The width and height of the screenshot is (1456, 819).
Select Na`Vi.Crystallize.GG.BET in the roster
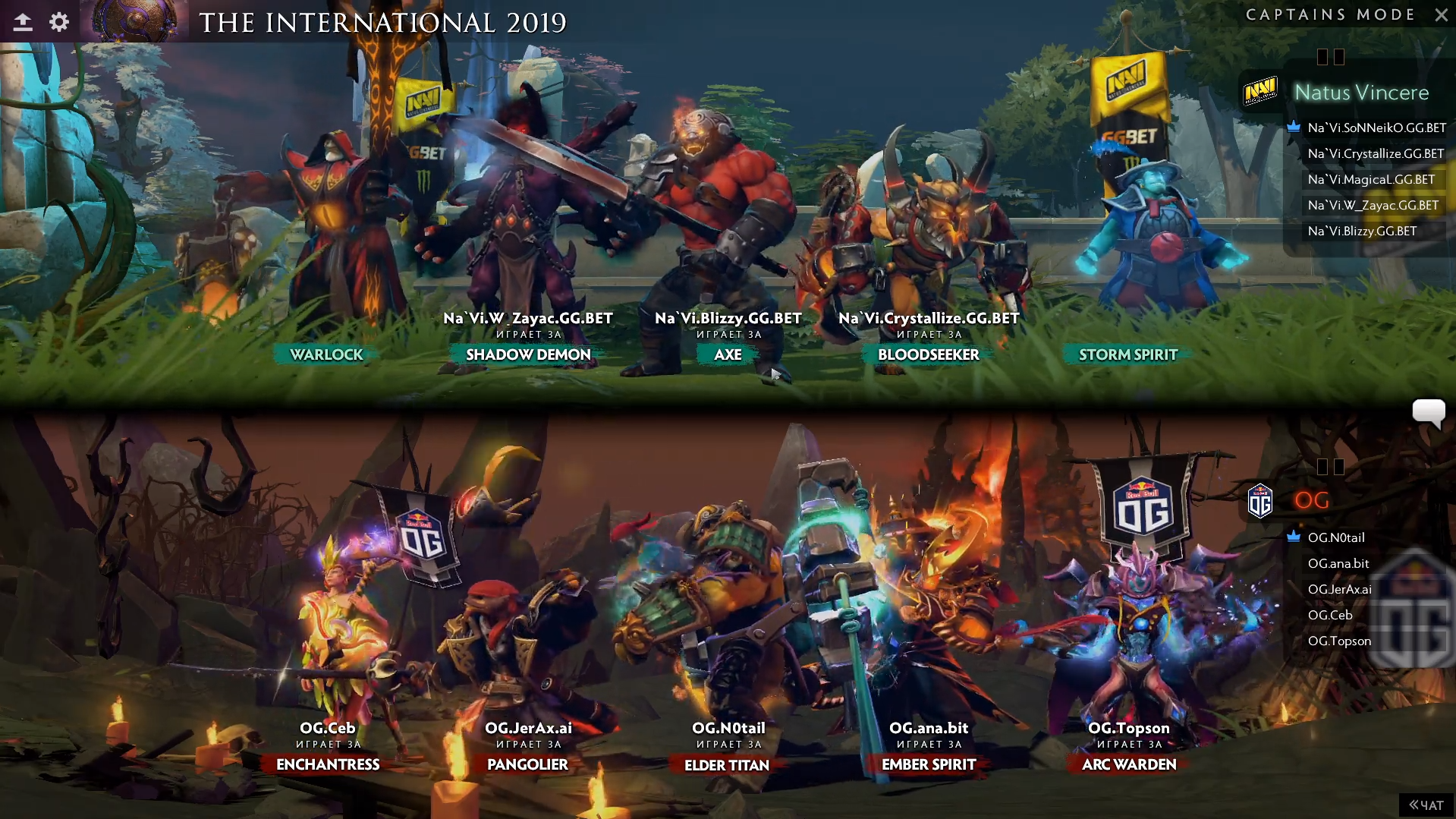click(1375, 153)
